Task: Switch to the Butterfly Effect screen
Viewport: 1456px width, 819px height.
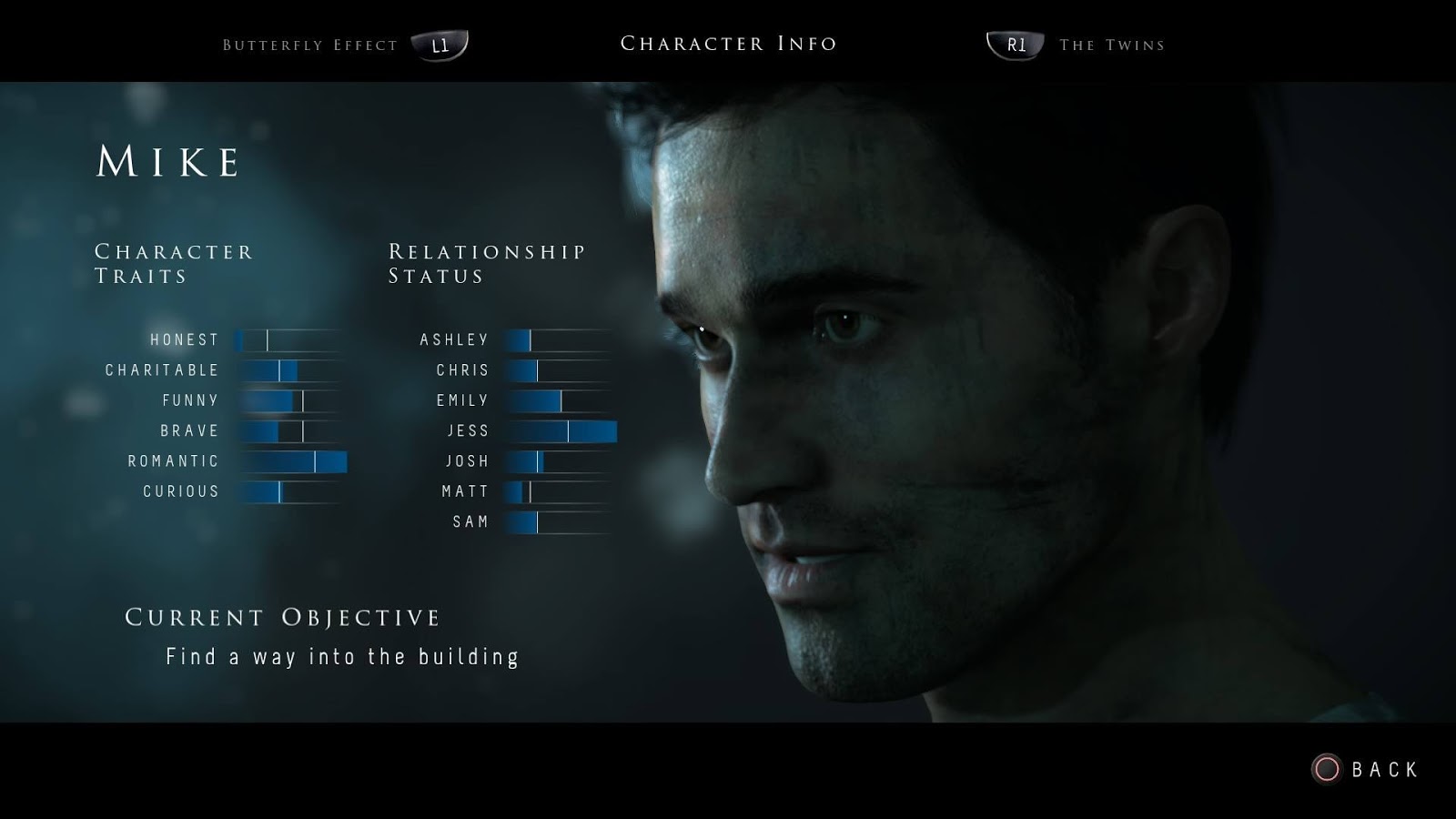Action: tap(308, 44)
